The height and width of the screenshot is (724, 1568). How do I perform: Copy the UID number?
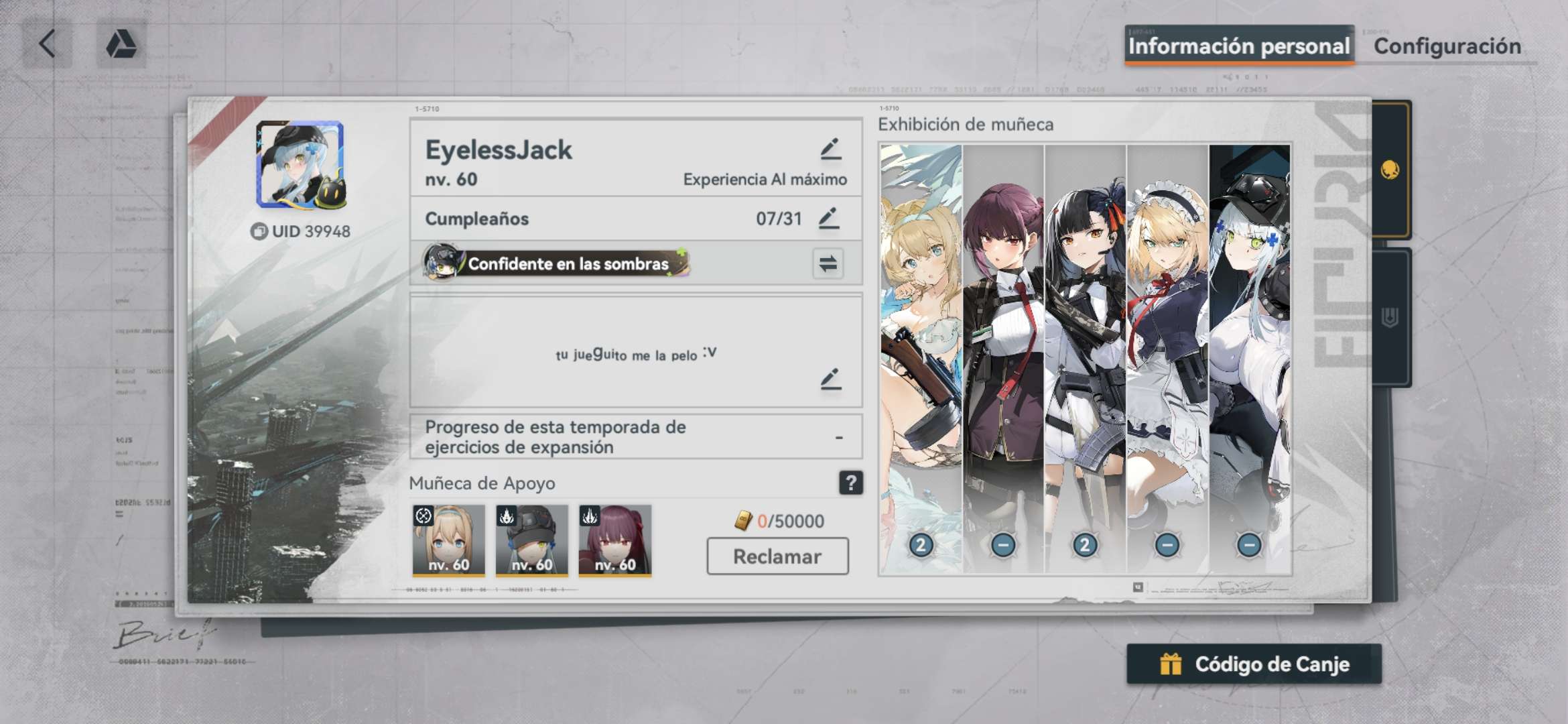coord(259,231)
